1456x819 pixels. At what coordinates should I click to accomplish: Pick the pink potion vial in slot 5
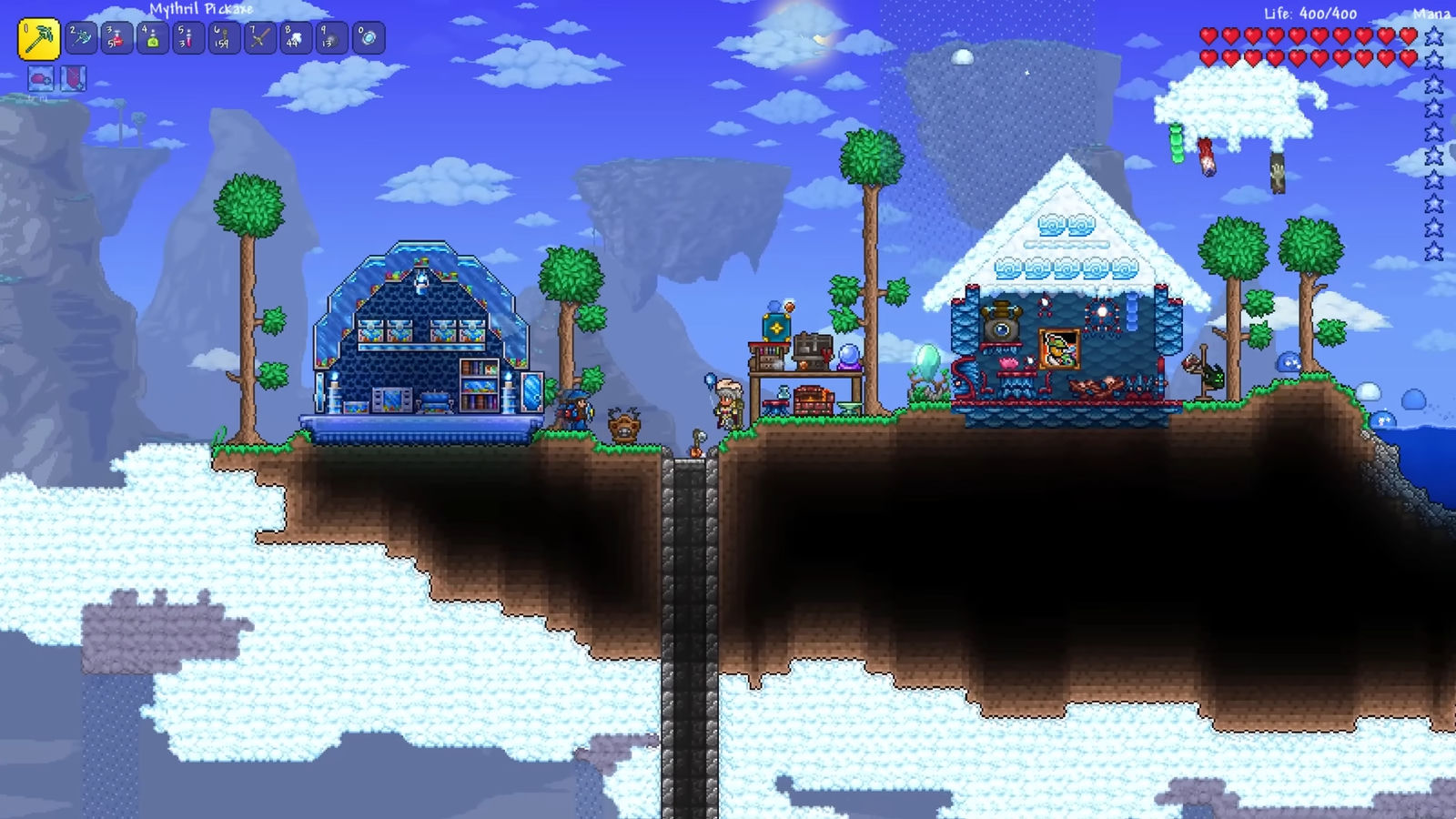click(x=188, y=38)
